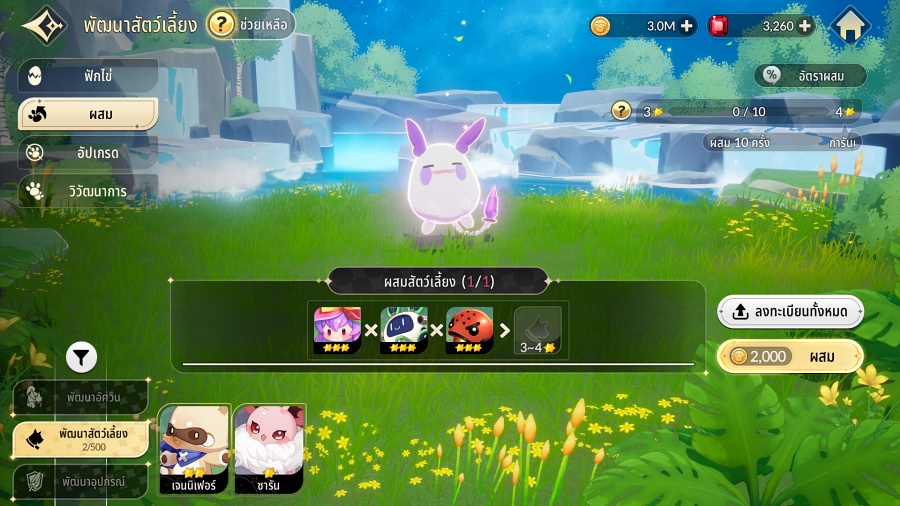Switch to the ฟักไข่ tab
Viewport: 900px width, 506px height.
pyautogui.click(x=88, y=75)
